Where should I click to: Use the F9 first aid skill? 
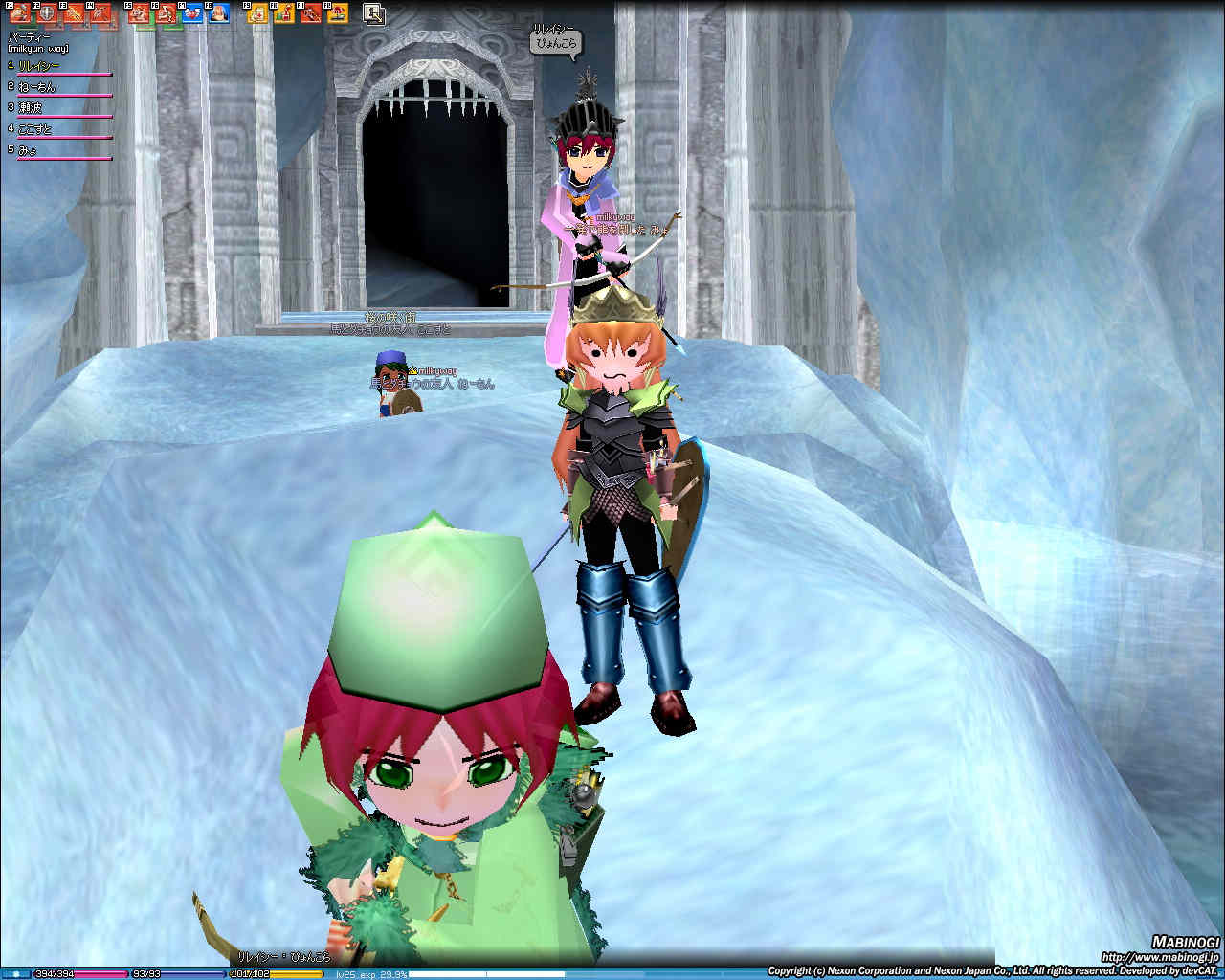tap(257, 13)
